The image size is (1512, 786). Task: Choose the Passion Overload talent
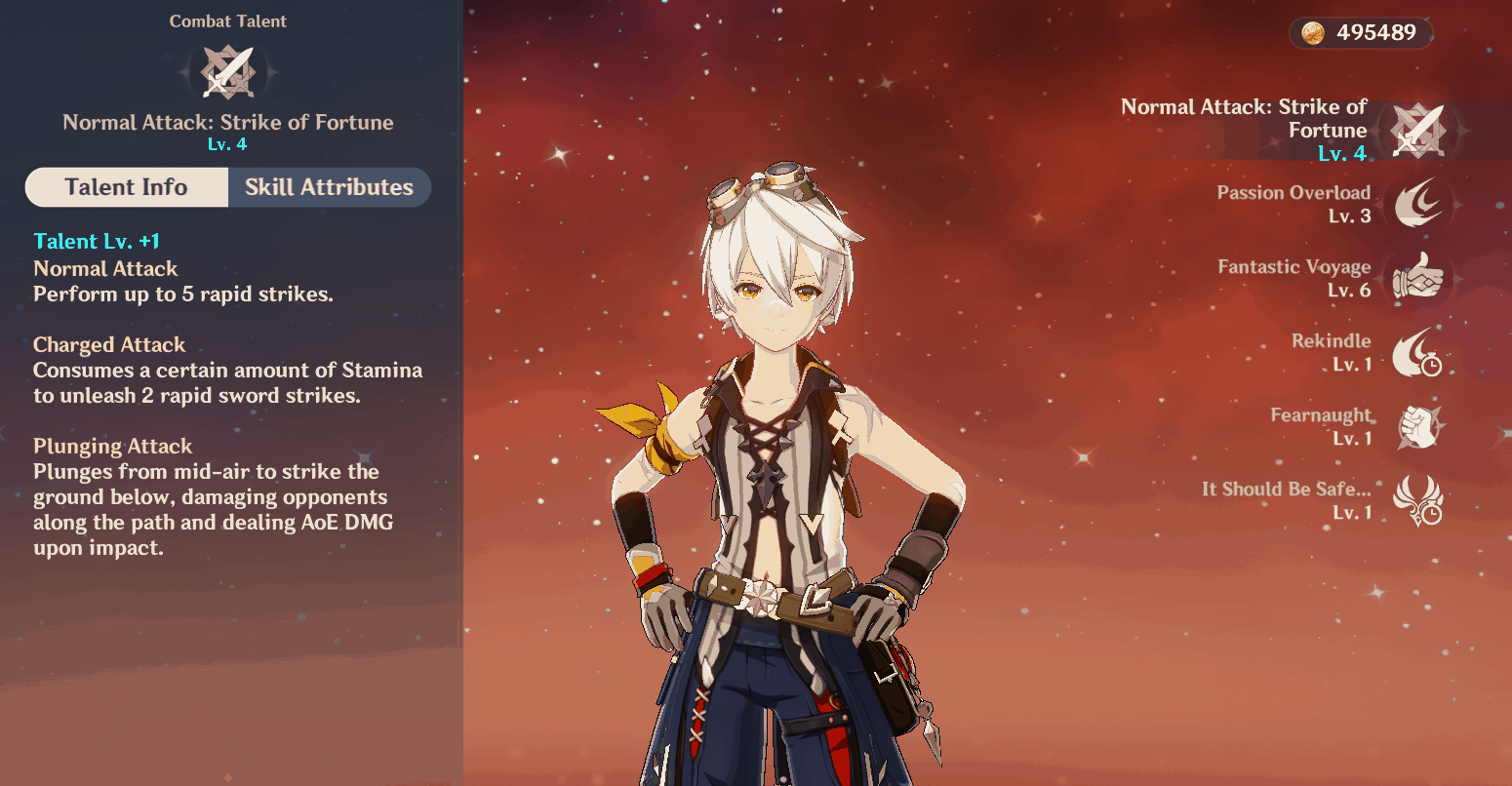tap(1416, 204)
